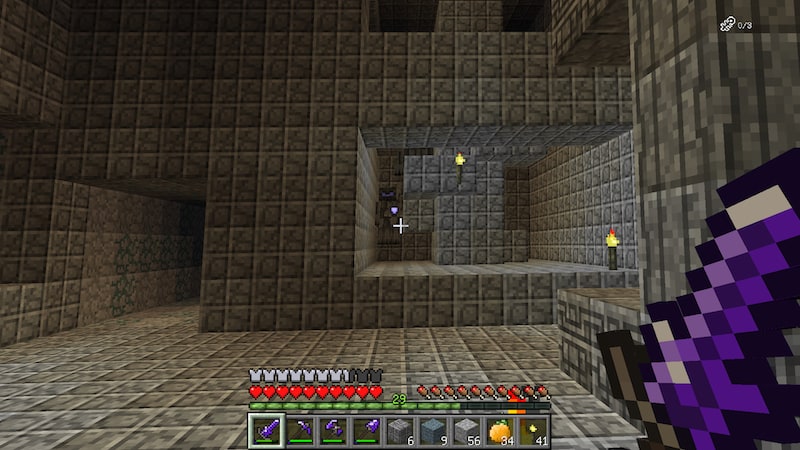Choose the block stack of 6
The width and height of the screenshot is (800, 450).
(x=398, y=431)
